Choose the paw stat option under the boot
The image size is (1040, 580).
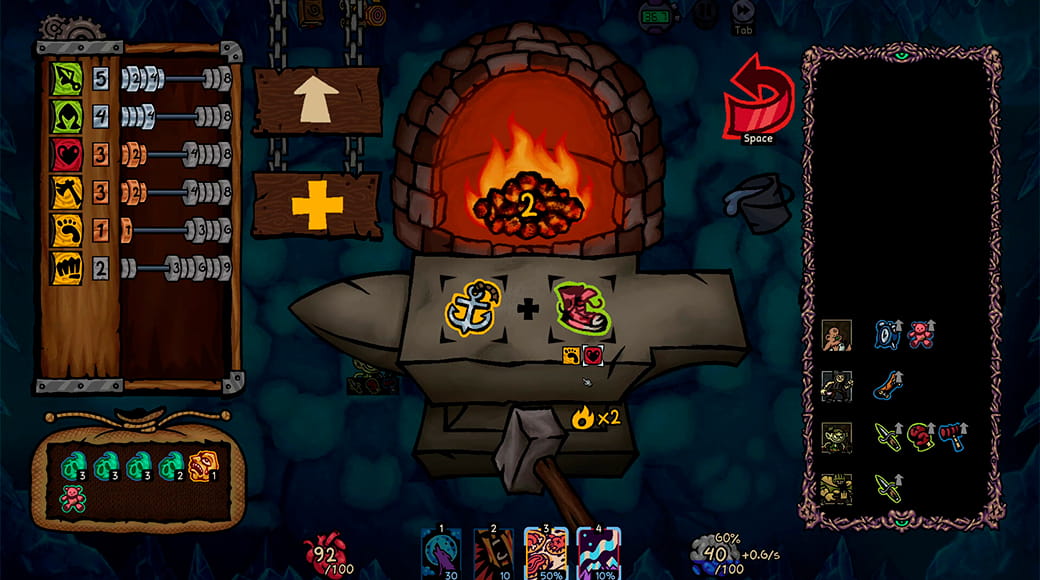[572, 353]
